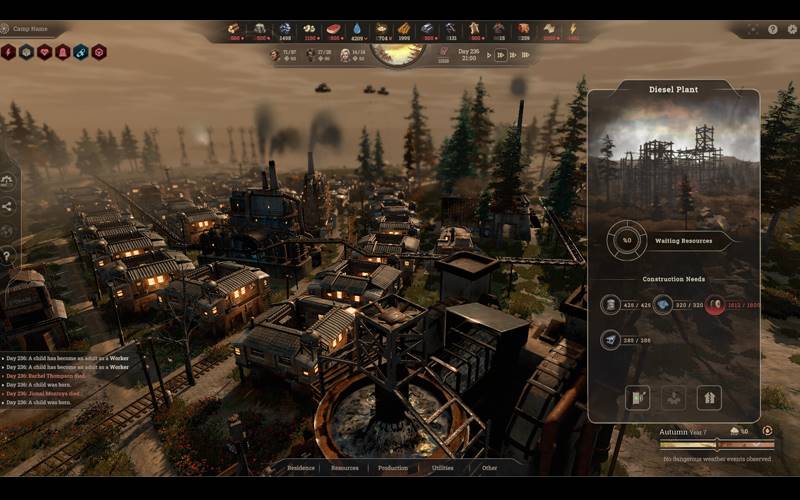Click the left sidebar gauge icon
Viewport: 800px width, 500px height.
click(8, 181)
